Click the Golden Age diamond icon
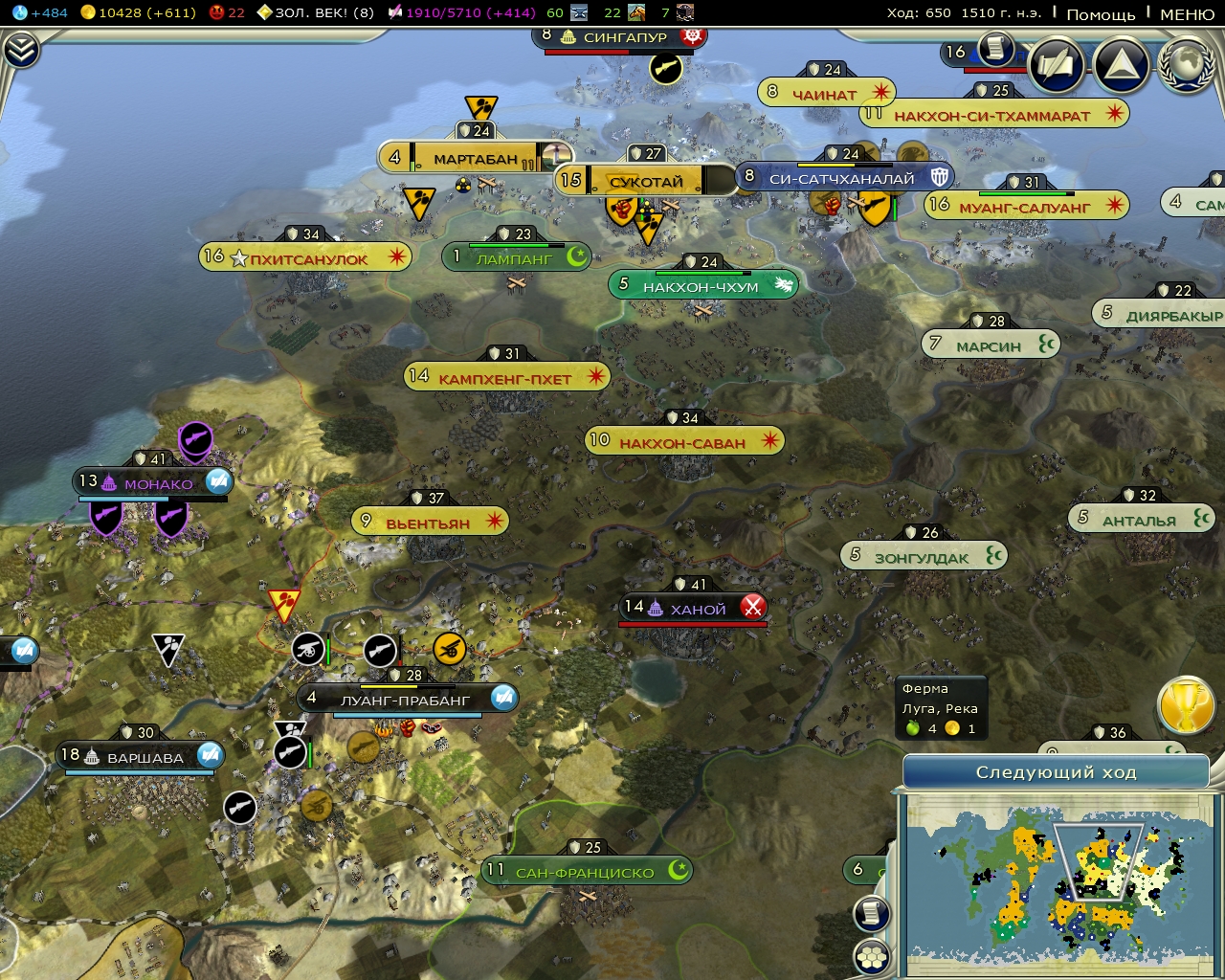The width and height of the screenshot is (1225, 980). 265,12
